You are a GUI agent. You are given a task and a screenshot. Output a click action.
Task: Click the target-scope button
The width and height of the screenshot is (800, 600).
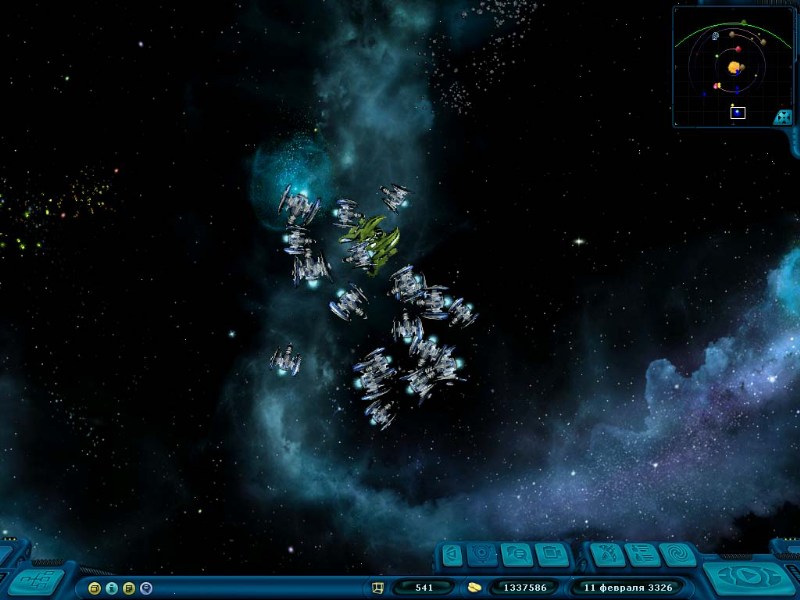[x=484, y=554]
